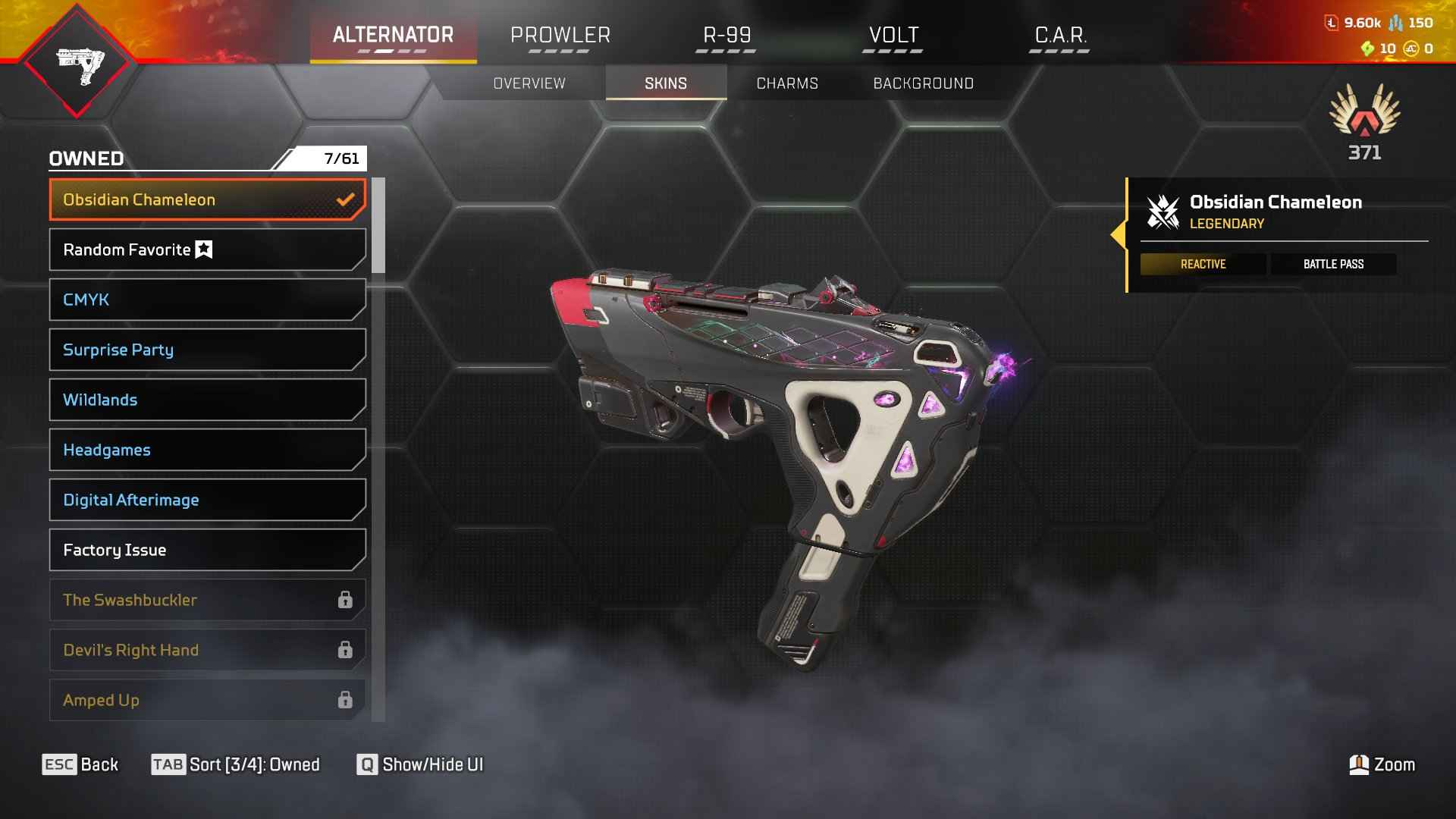Pick the Wildlands skin
This screenshot has width=1456, height=819.
pyautogui.click(x=207, y=400)
